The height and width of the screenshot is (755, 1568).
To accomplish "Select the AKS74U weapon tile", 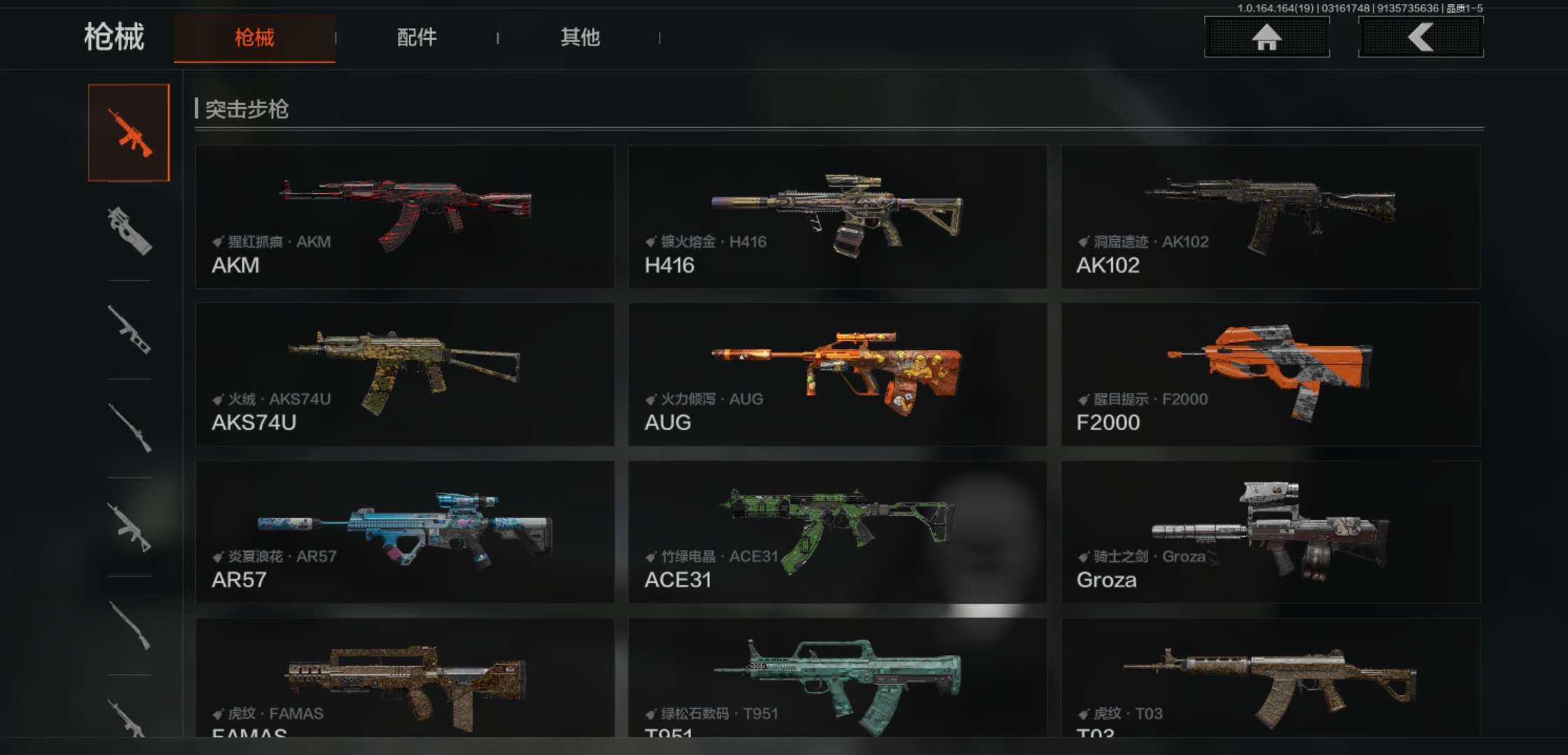I will [x=405, y=374].
